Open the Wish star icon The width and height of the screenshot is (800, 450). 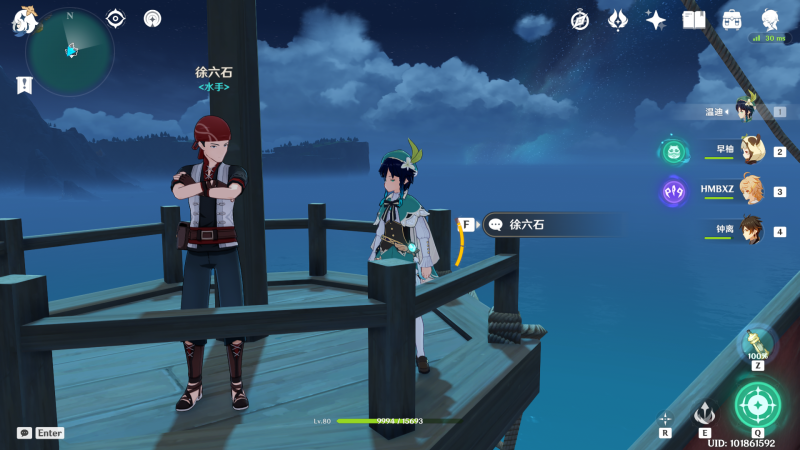click(656, 20)
